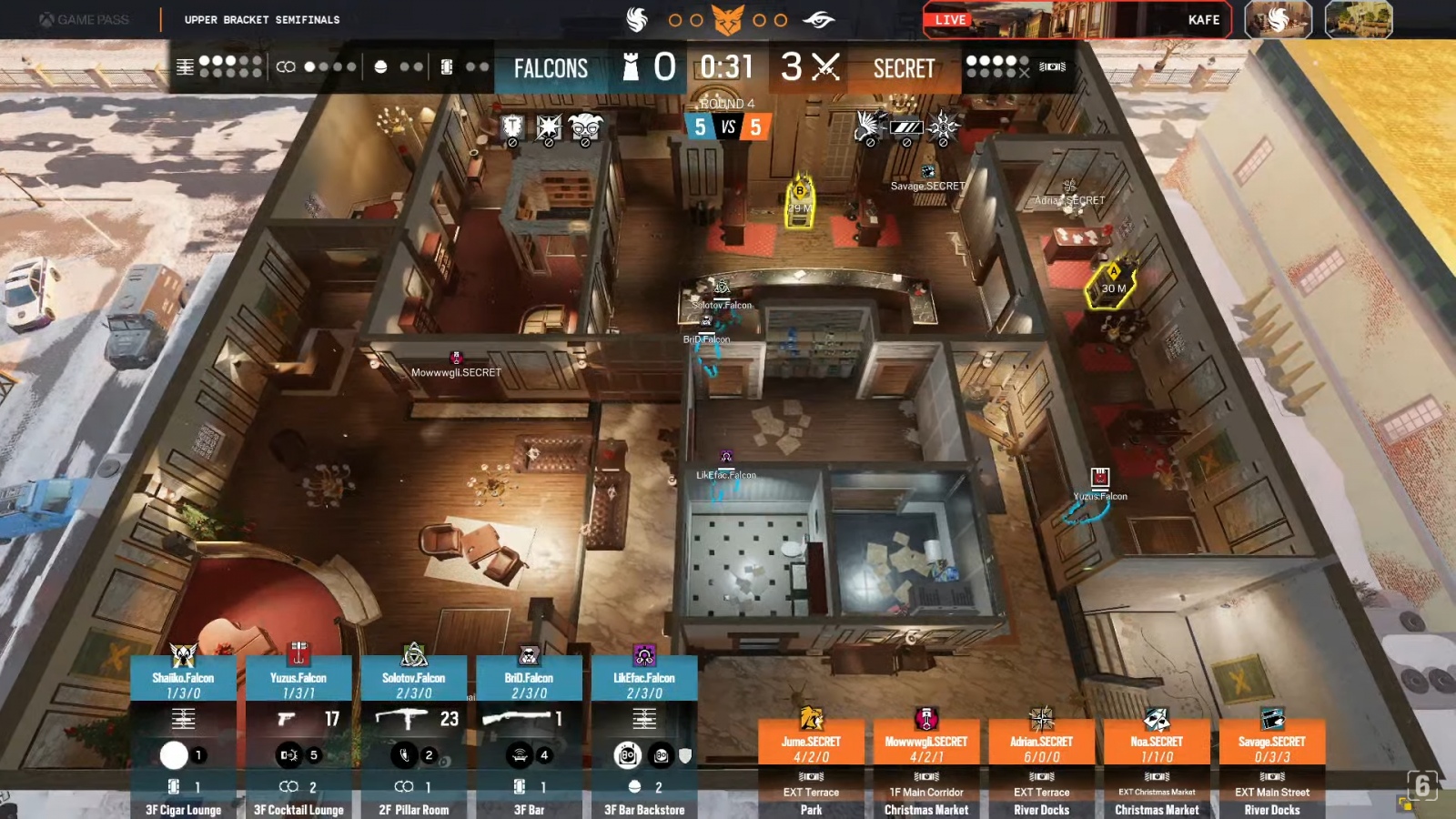
Task: Open the KAFE live map banner
Action: tap(1077, 19)
